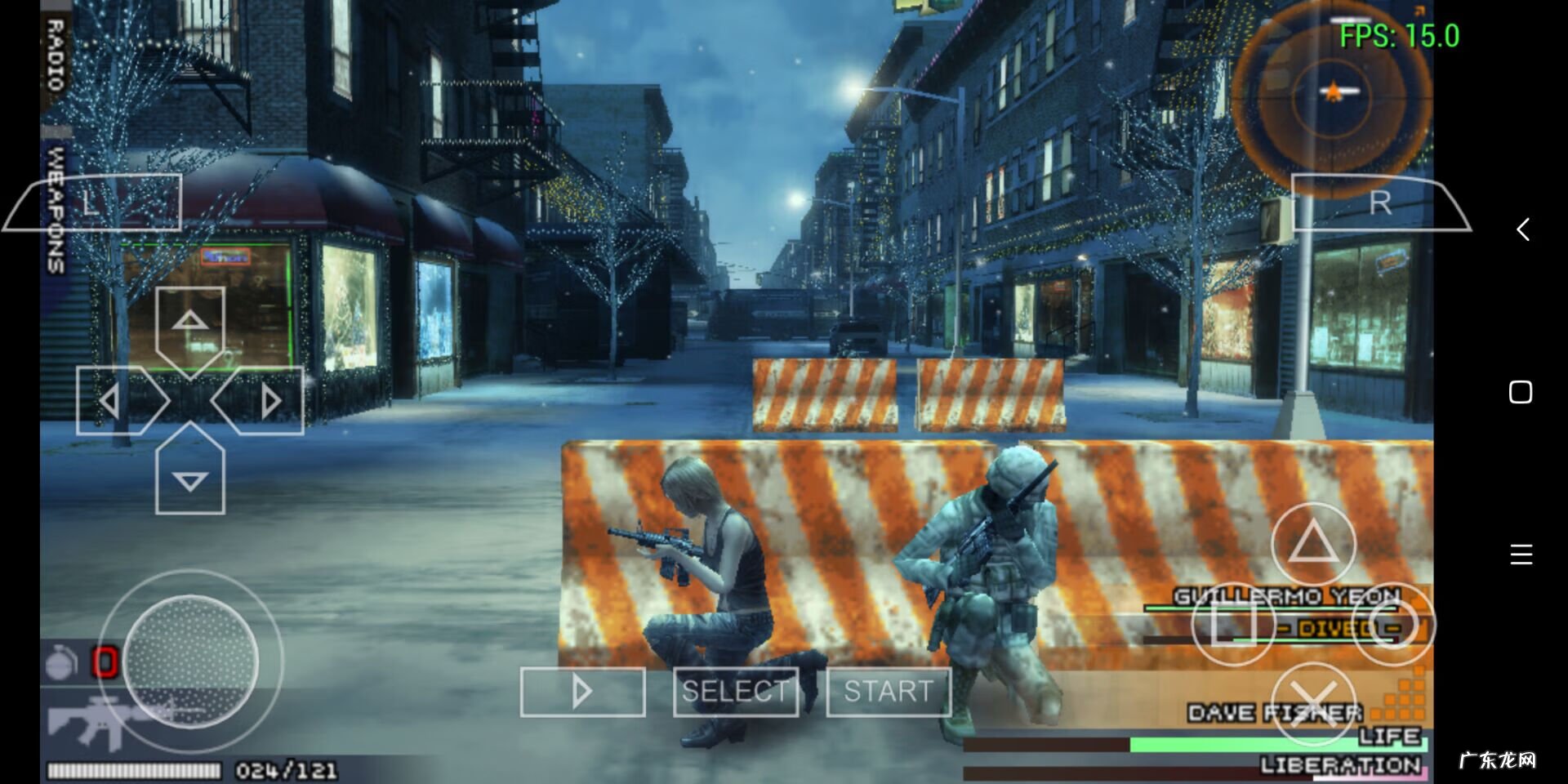The image size is (1568, 784).
Task: Tap the R shoulder touch button
Action: 1380,203
